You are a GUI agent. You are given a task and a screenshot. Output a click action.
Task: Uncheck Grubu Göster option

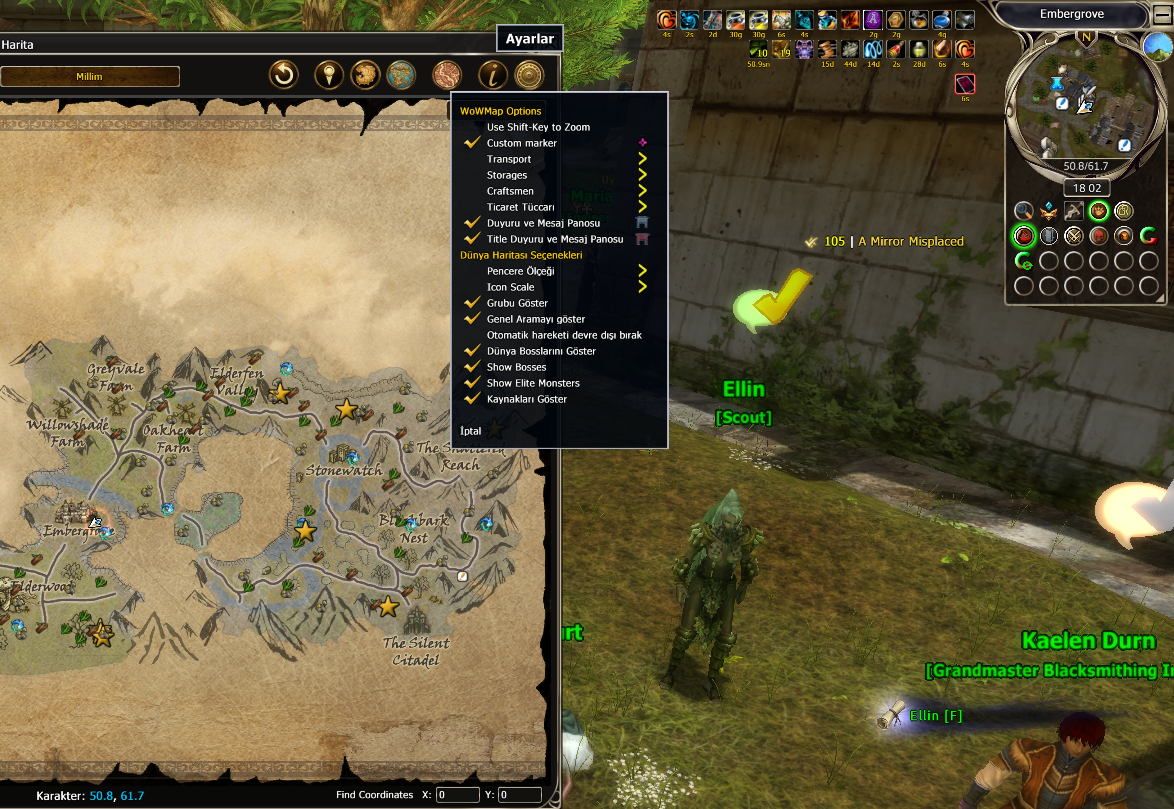pyautogui.click(x=517, y=303)
